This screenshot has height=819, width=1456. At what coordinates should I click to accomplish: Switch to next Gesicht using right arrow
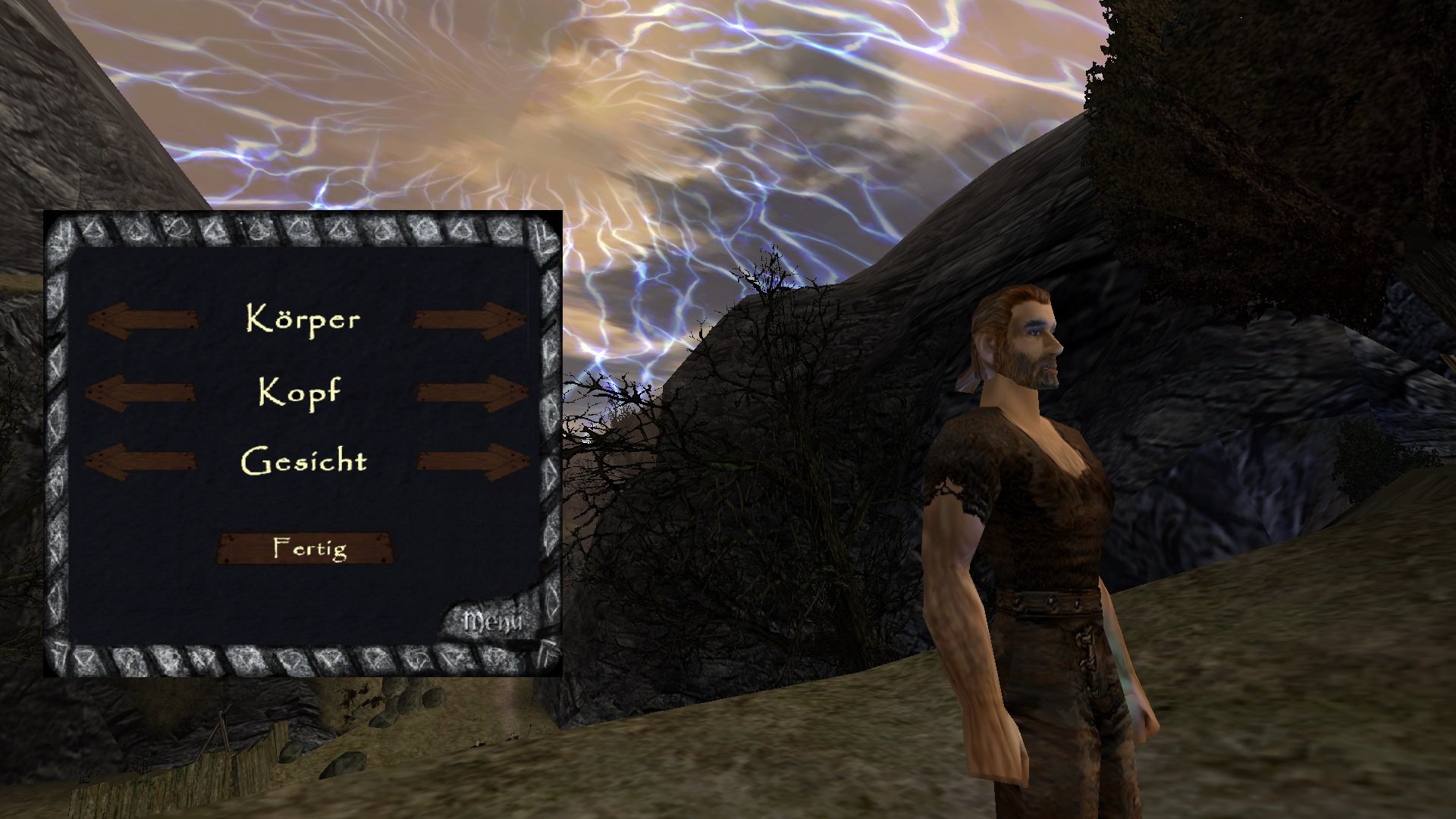pos(472,462)
